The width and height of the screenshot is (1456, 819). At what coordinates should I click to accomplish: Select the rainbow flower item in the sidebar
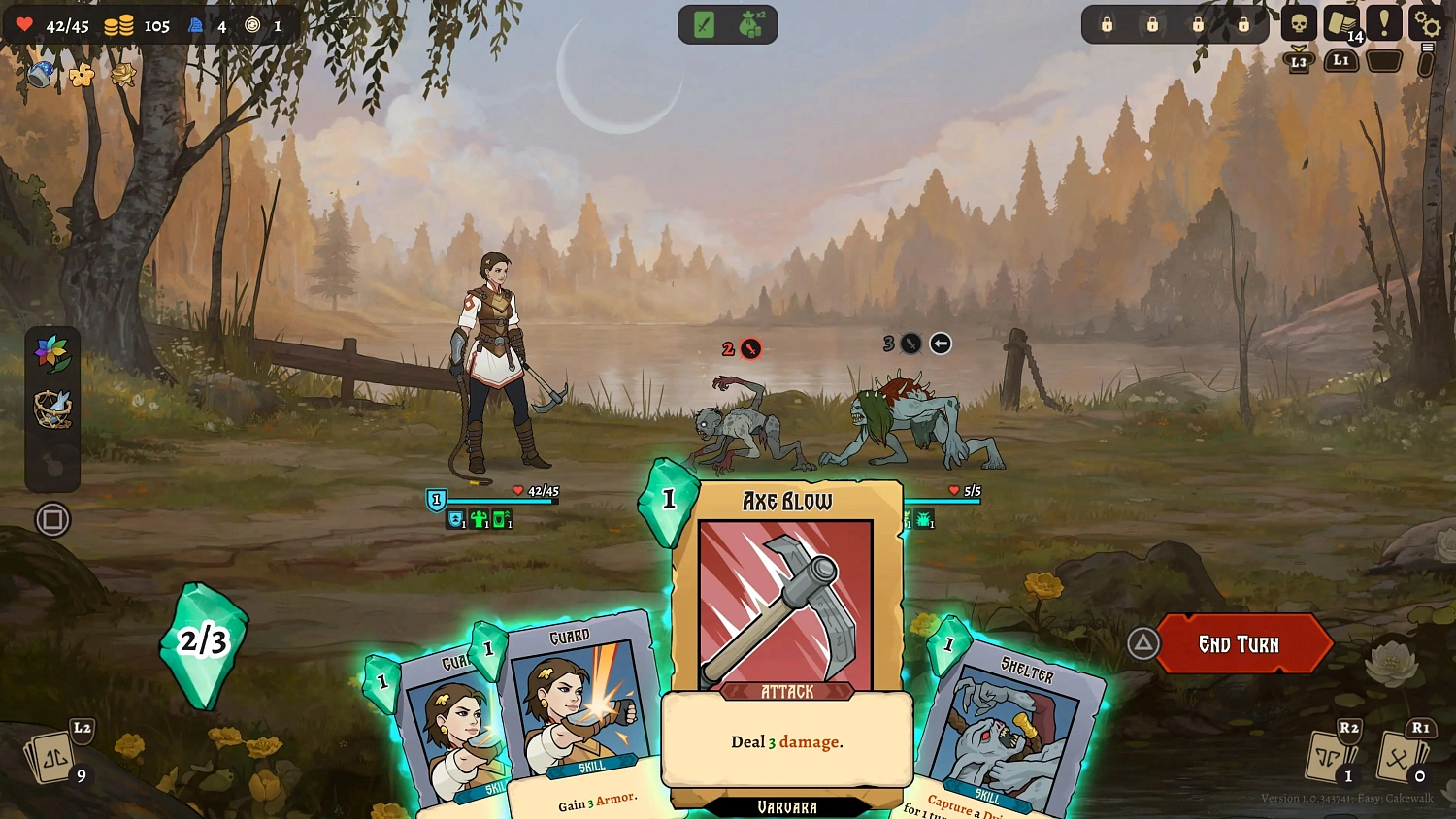click(x=53, y=354)
